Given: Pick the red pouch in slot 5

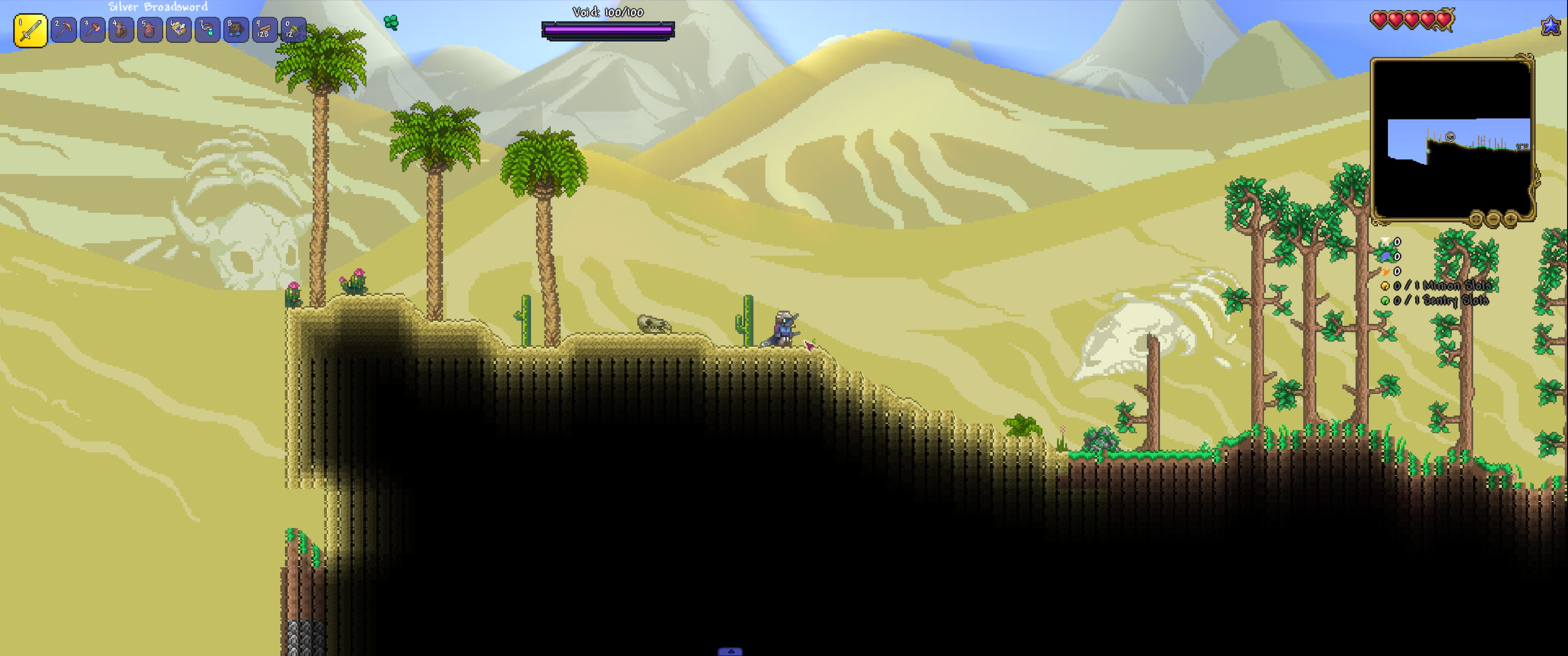Looking at the screenshot, I should [x=150, y=30].
